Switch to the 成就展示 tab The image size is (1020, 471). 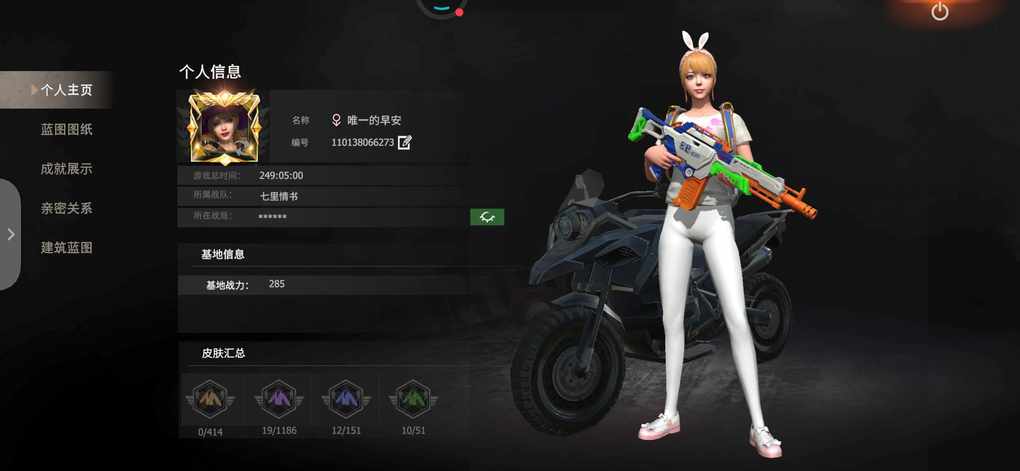coord(66,169)
